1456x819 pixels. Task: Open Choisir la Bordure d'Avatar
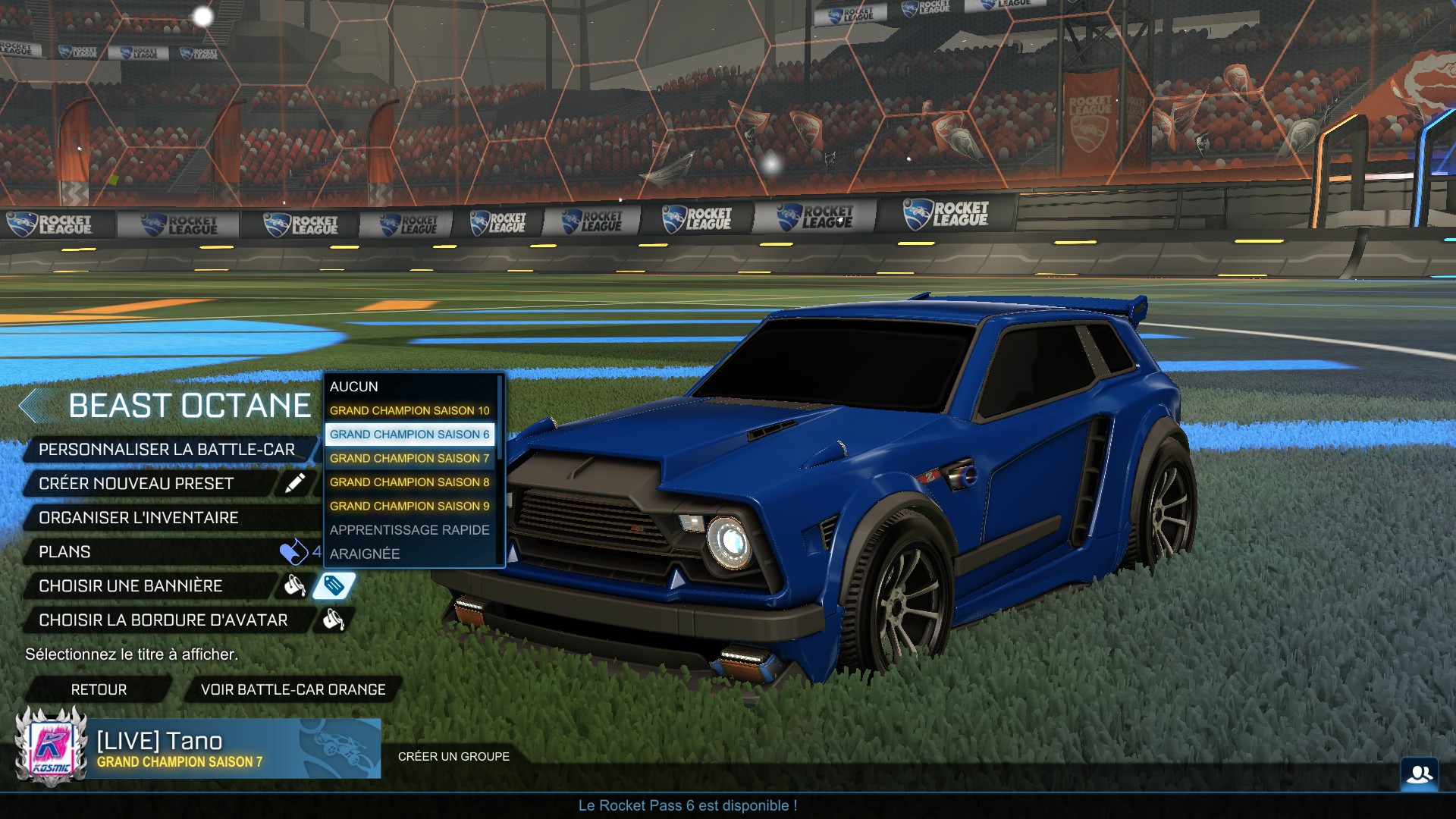coord(163,620)
